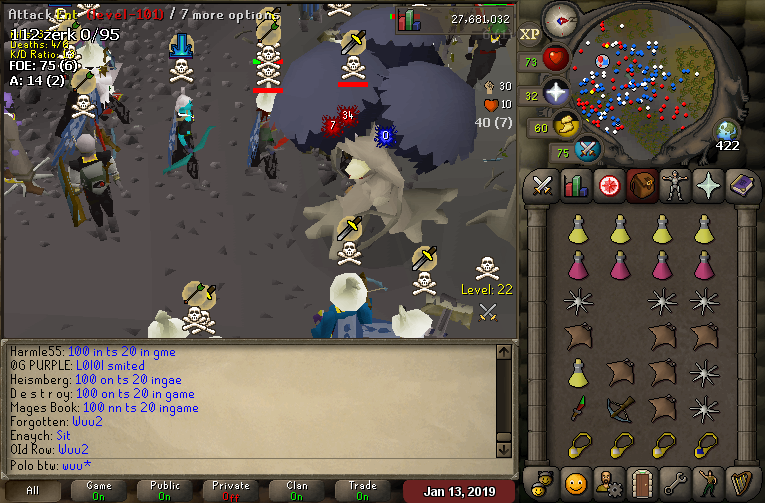Open the Options wrench tab
The image size is (765, 503).
(x=675, y=480)
